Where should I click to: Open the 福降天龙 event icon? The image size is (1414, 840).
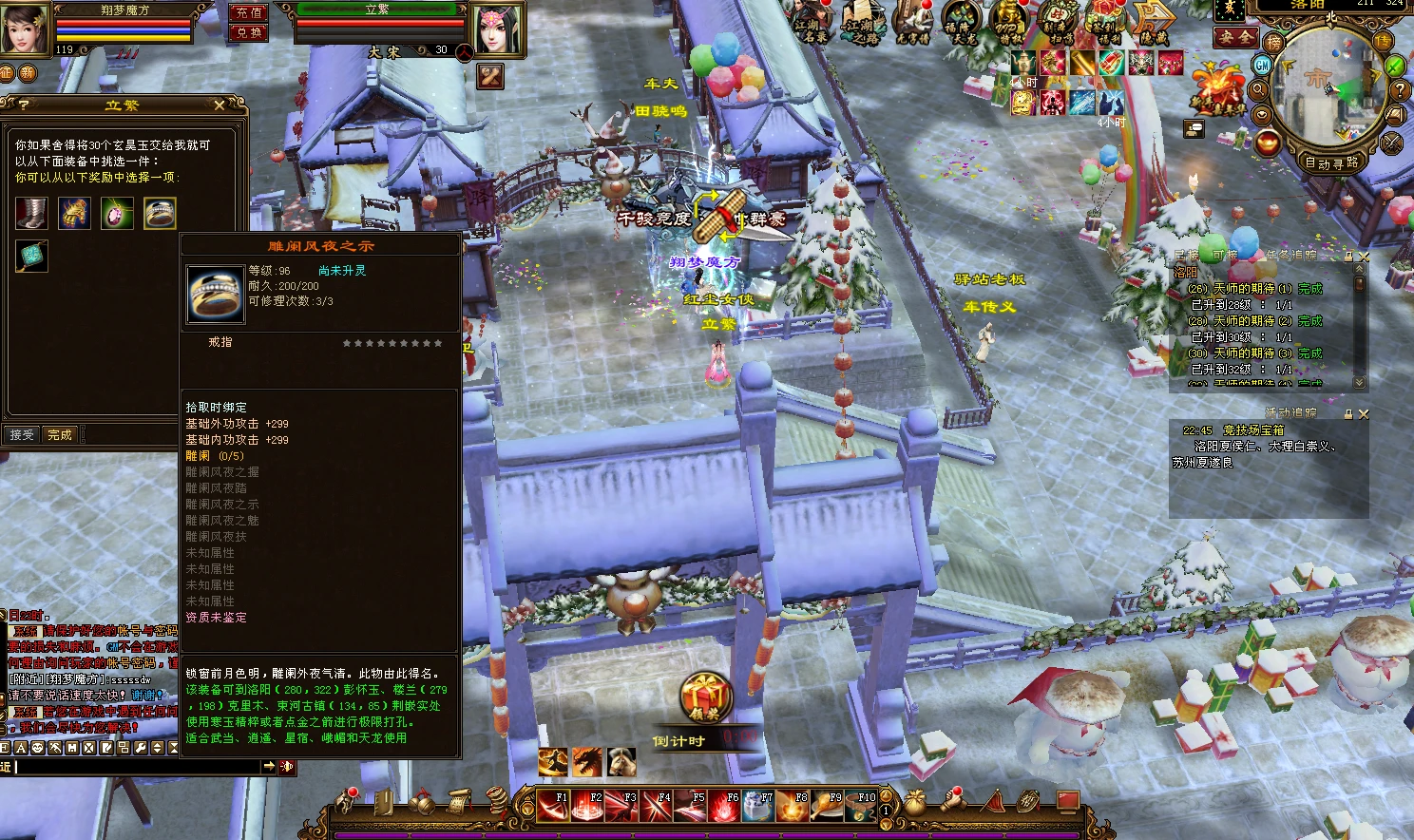[x=961, y=22]
